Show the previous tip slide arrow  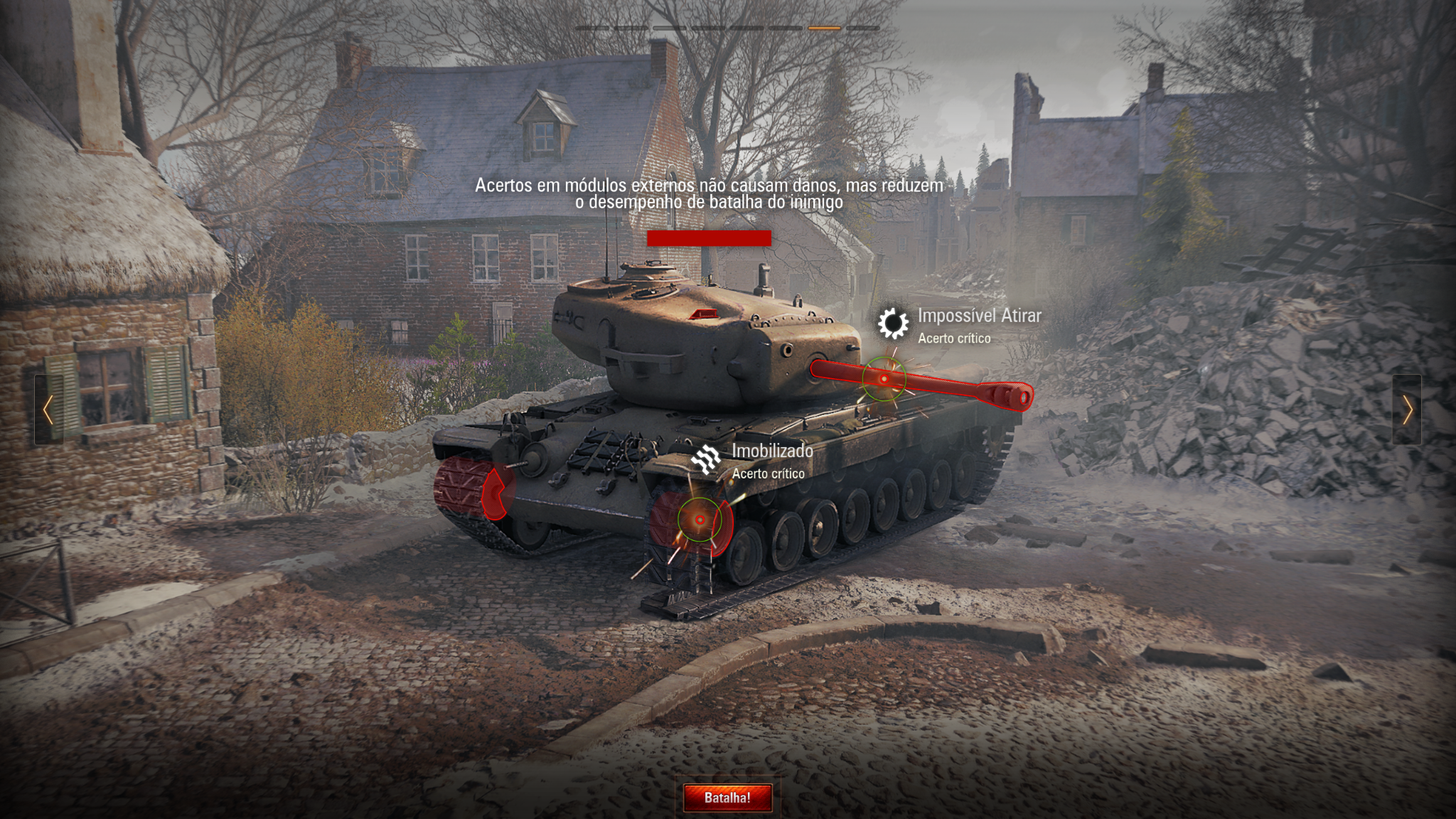click(x=48, y=410)
